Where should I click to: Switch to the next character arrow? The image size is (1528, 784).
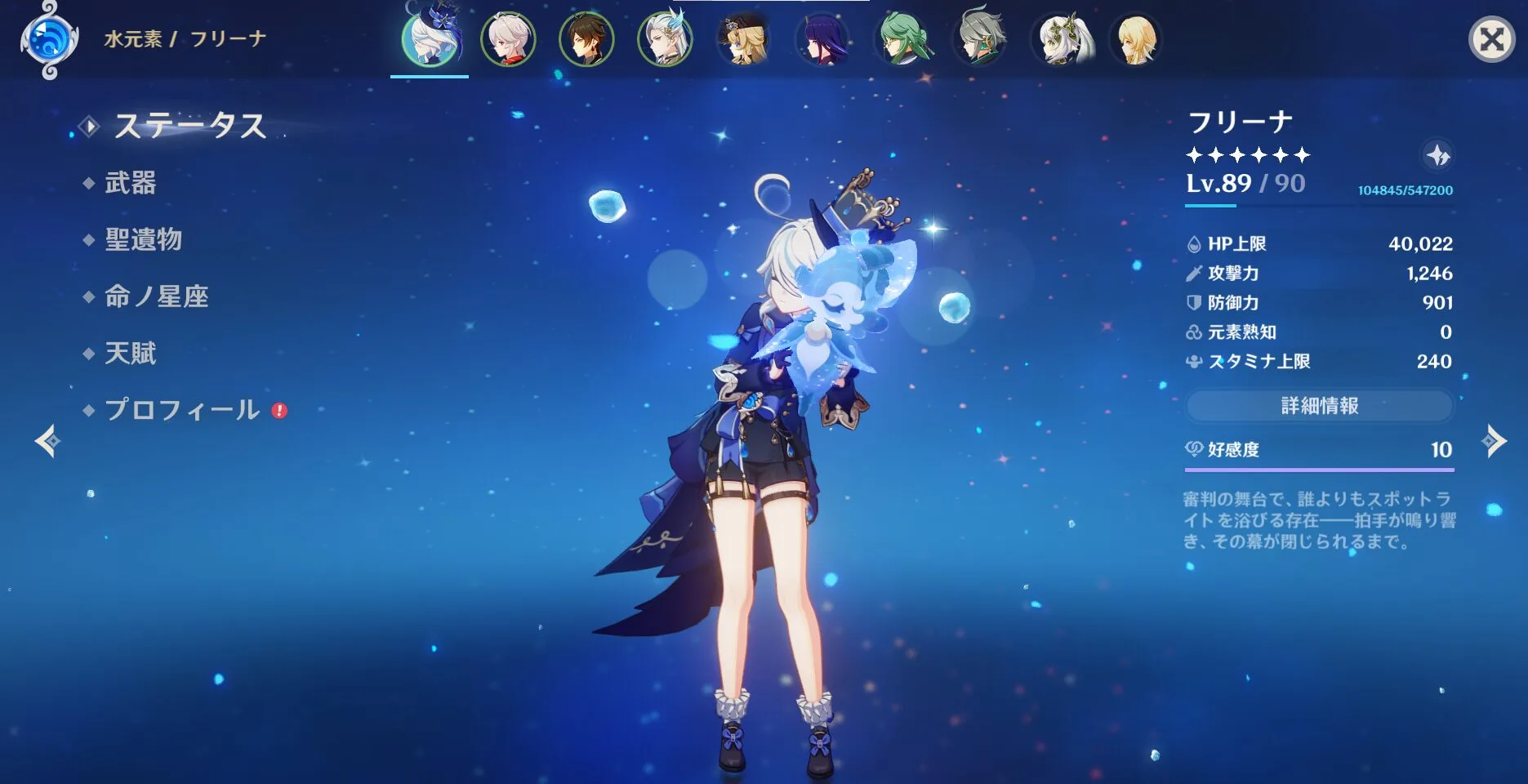tap(1494, 441)
